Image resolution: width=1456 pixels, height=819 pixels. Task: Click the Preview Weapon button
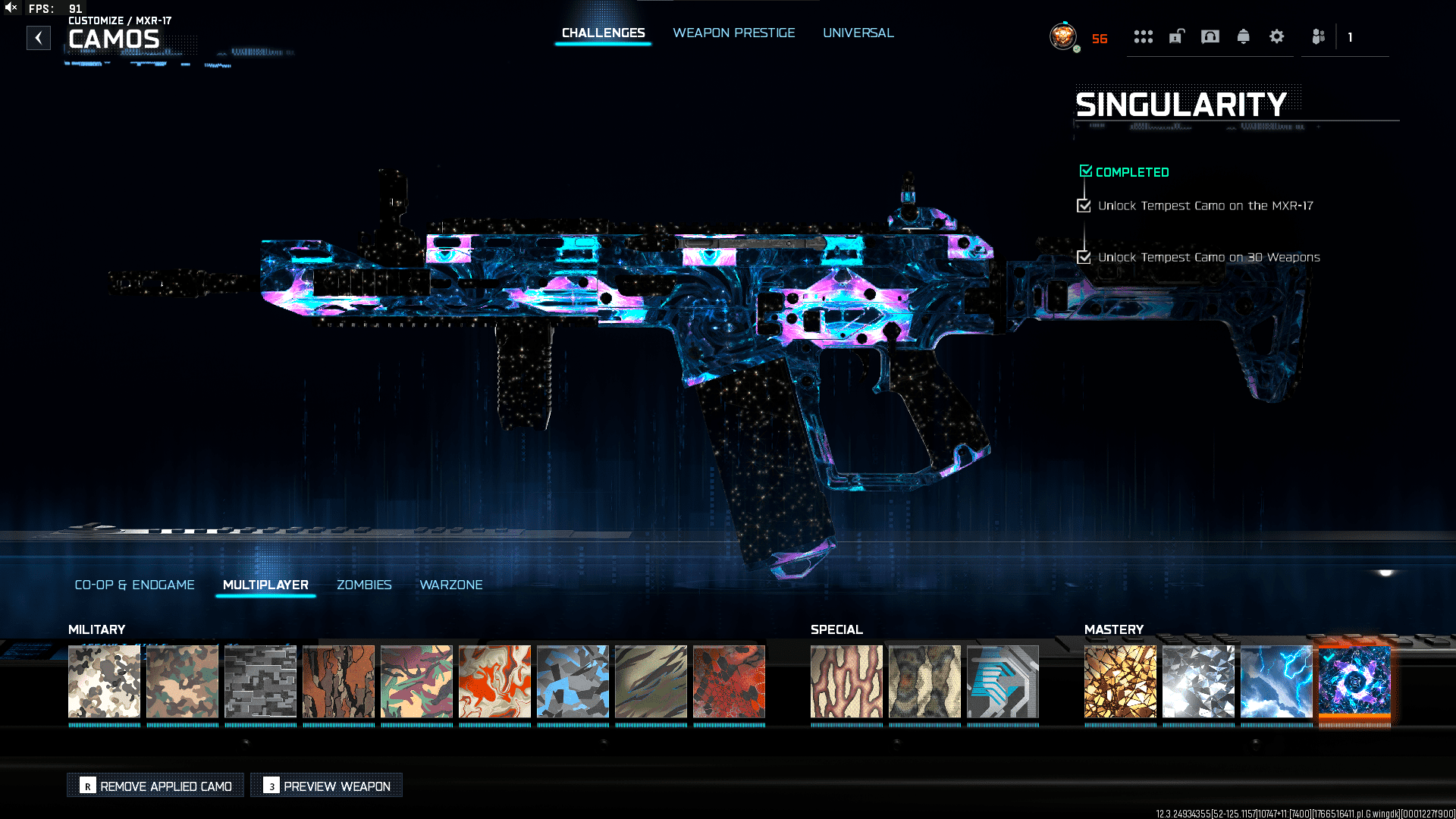pyautogui.click(x=326, y=786)
